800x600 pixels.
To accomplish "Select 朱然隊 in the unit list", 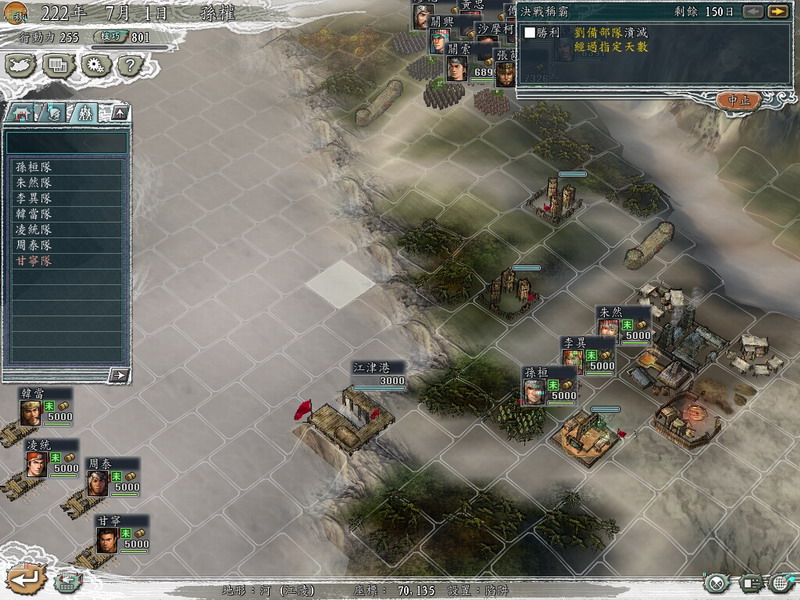I will click(34, 183).
